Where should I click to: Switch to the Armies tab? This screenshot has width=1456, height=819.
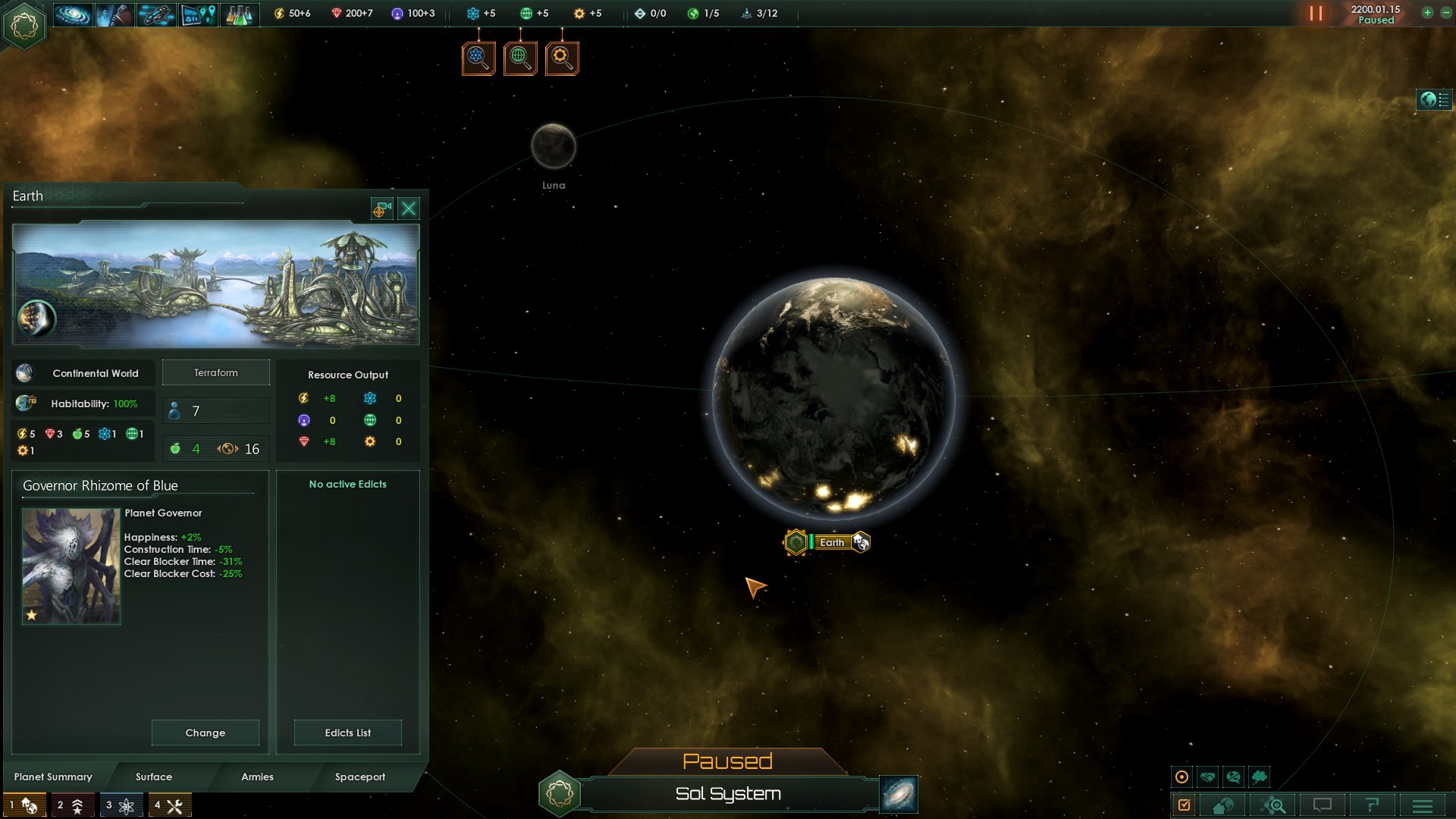click(257, 777)
